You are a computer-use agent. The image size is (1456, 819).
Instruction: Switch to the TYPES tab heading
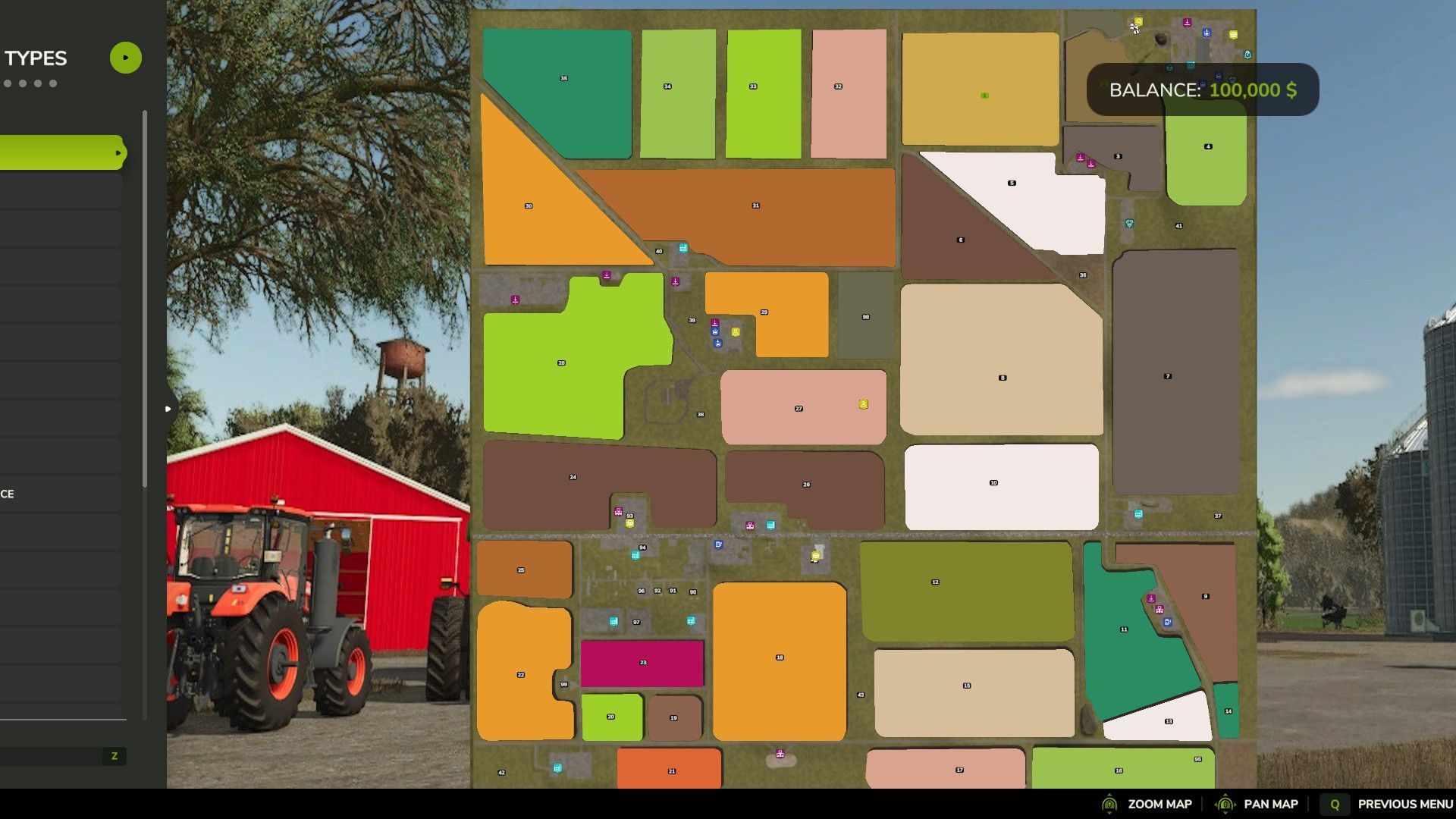pyautogui.click(x=36, y=58)
